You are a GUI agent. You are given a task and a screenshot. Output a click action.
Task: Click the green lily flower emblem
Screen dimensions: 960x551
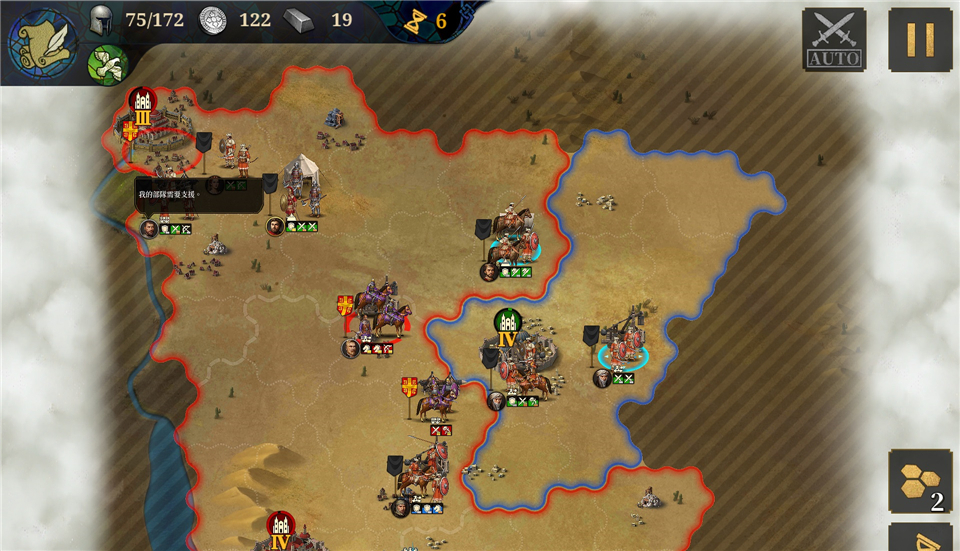(x=107, y=65)
